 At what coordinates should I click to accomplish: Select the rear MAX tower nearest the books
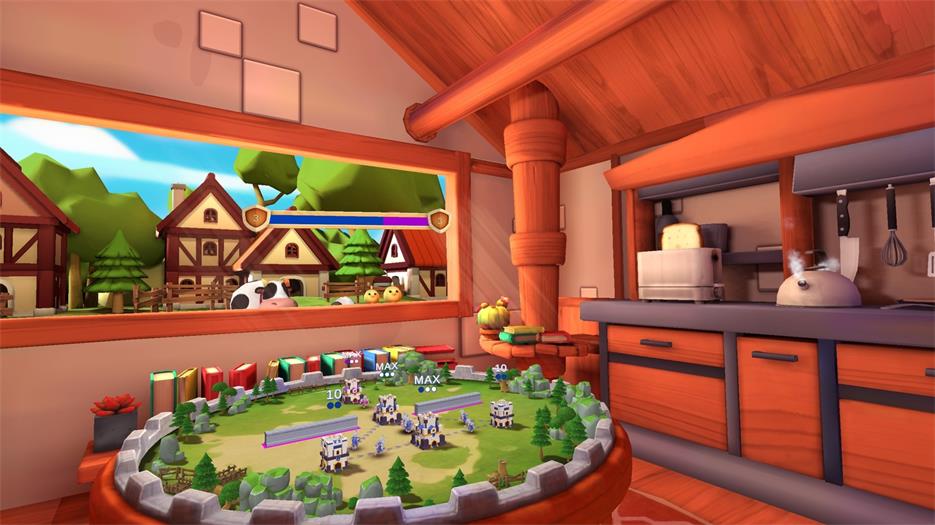353,388
